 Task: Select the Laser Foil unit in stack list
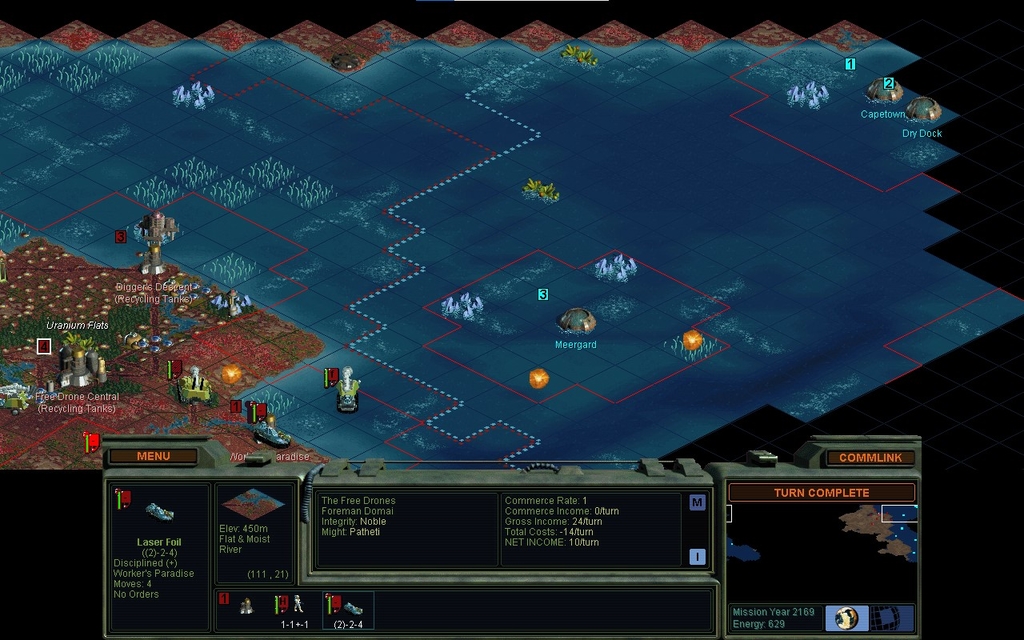click(x=349, y=607)
